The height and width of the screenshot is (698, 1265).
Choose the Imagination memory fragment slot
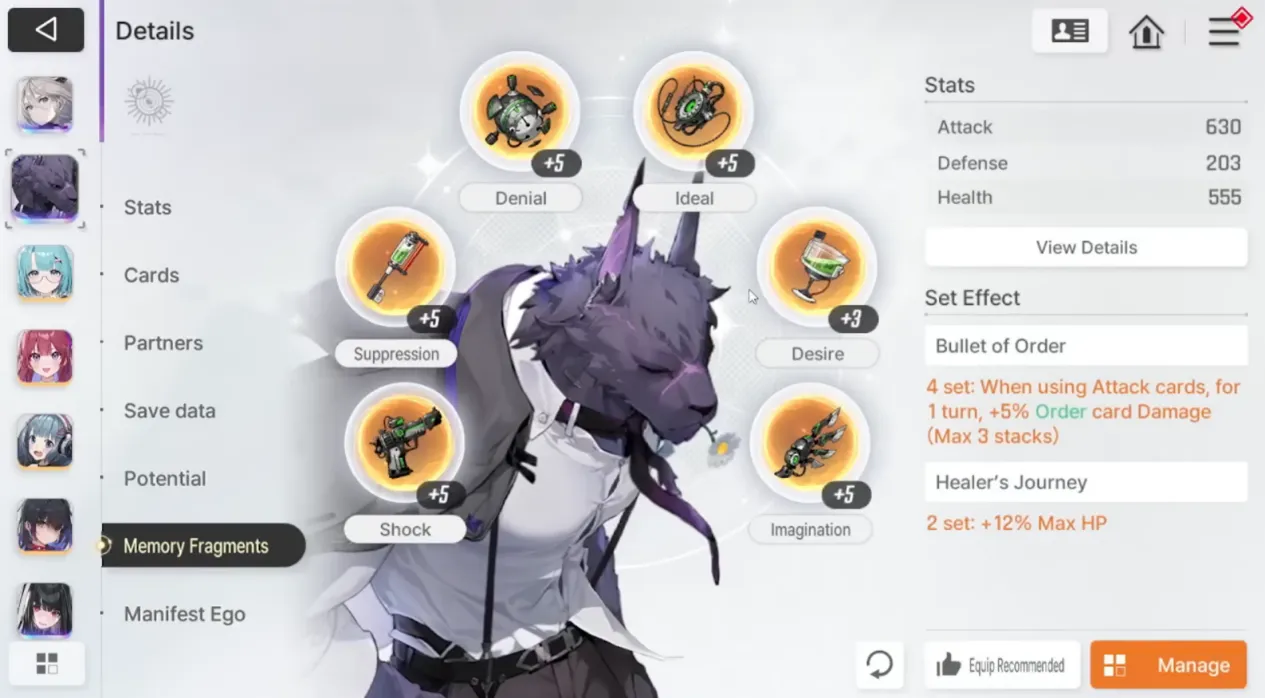pyautogui.click(x=809, y=444)
